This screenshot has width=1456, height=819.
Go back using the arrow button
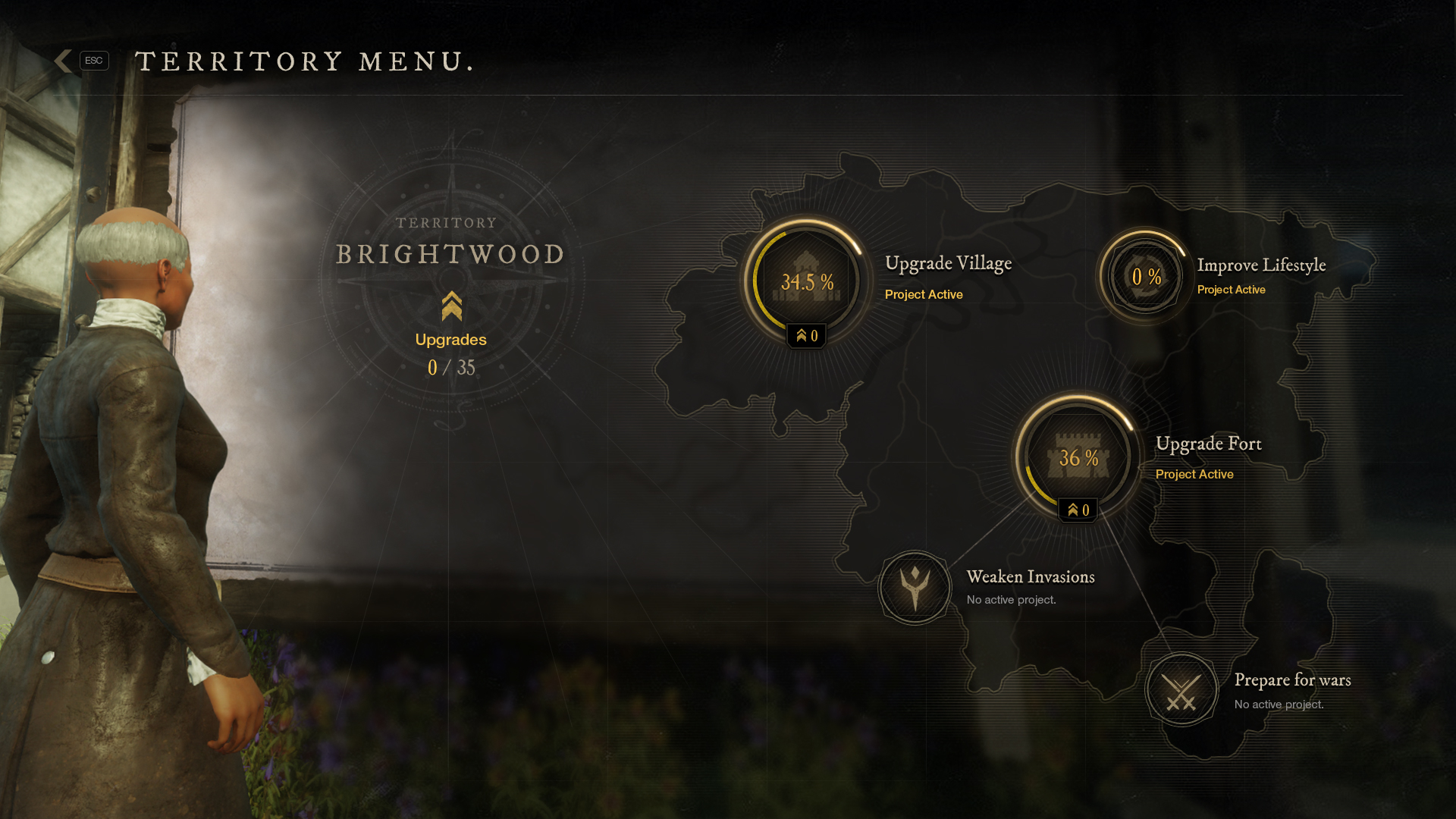pos(64,61)
